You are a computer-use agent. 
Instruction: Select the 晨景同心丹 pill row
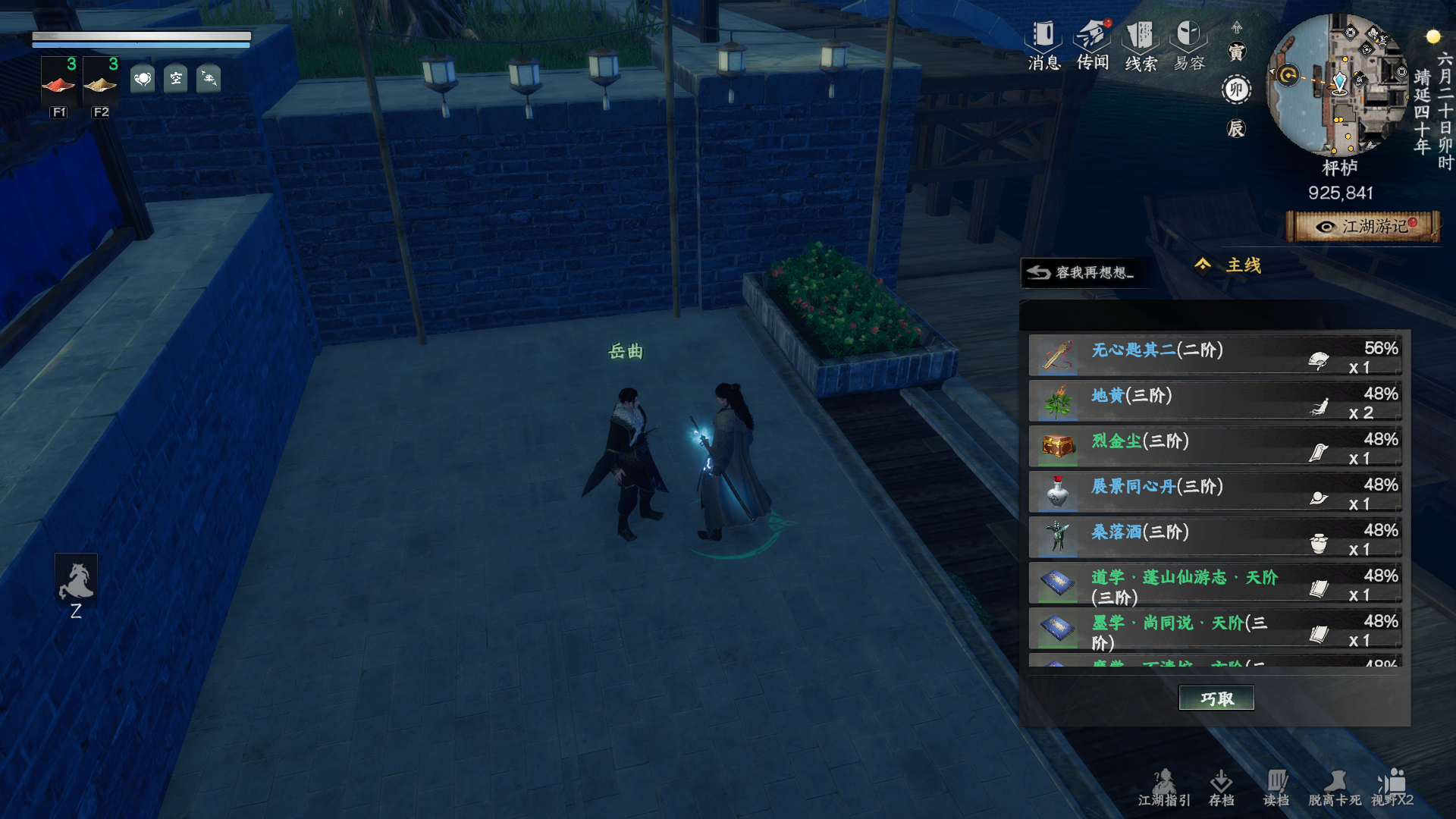pyautogui.click(x=1214, y=493)
